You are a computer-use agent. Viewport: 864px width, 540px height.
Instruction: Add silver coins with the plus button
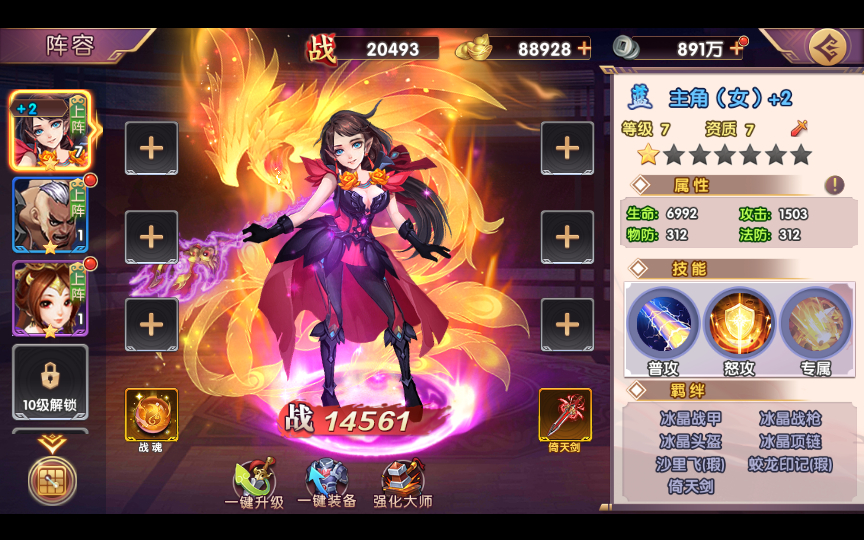click(x=737, y=48)
